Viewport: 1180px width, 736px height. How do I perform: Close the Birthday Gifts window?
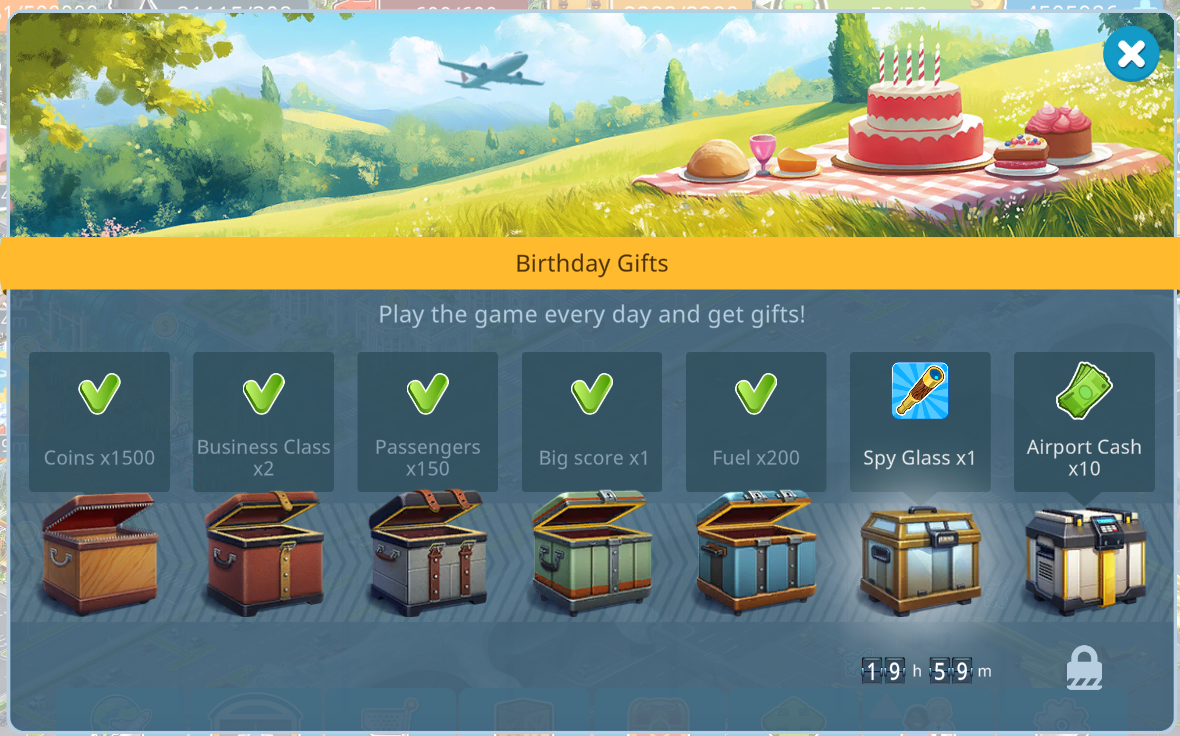pos(1131,54)
